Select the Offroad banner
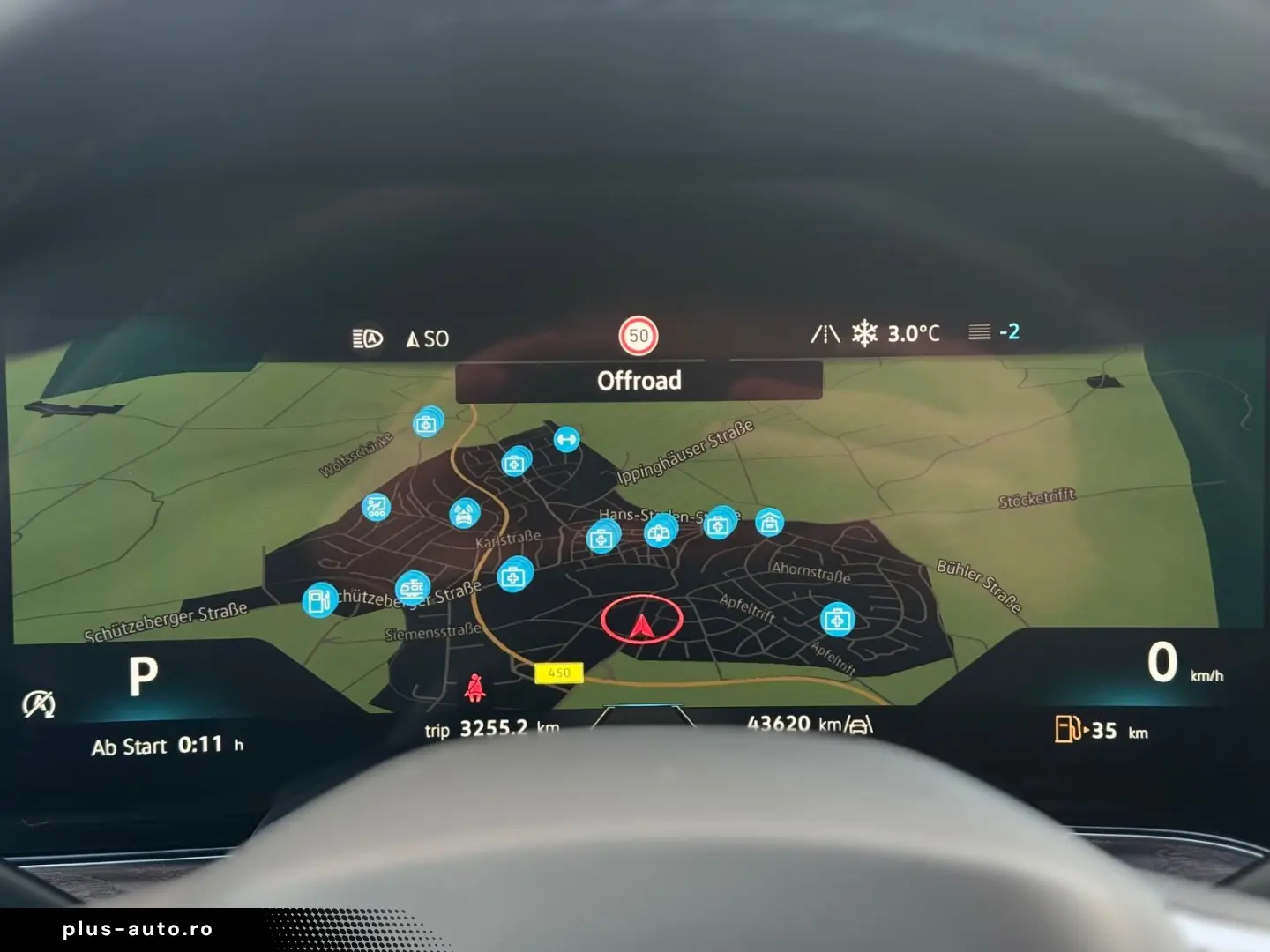The width and height of the screenshot is (1270, 952). click(639, 381)
